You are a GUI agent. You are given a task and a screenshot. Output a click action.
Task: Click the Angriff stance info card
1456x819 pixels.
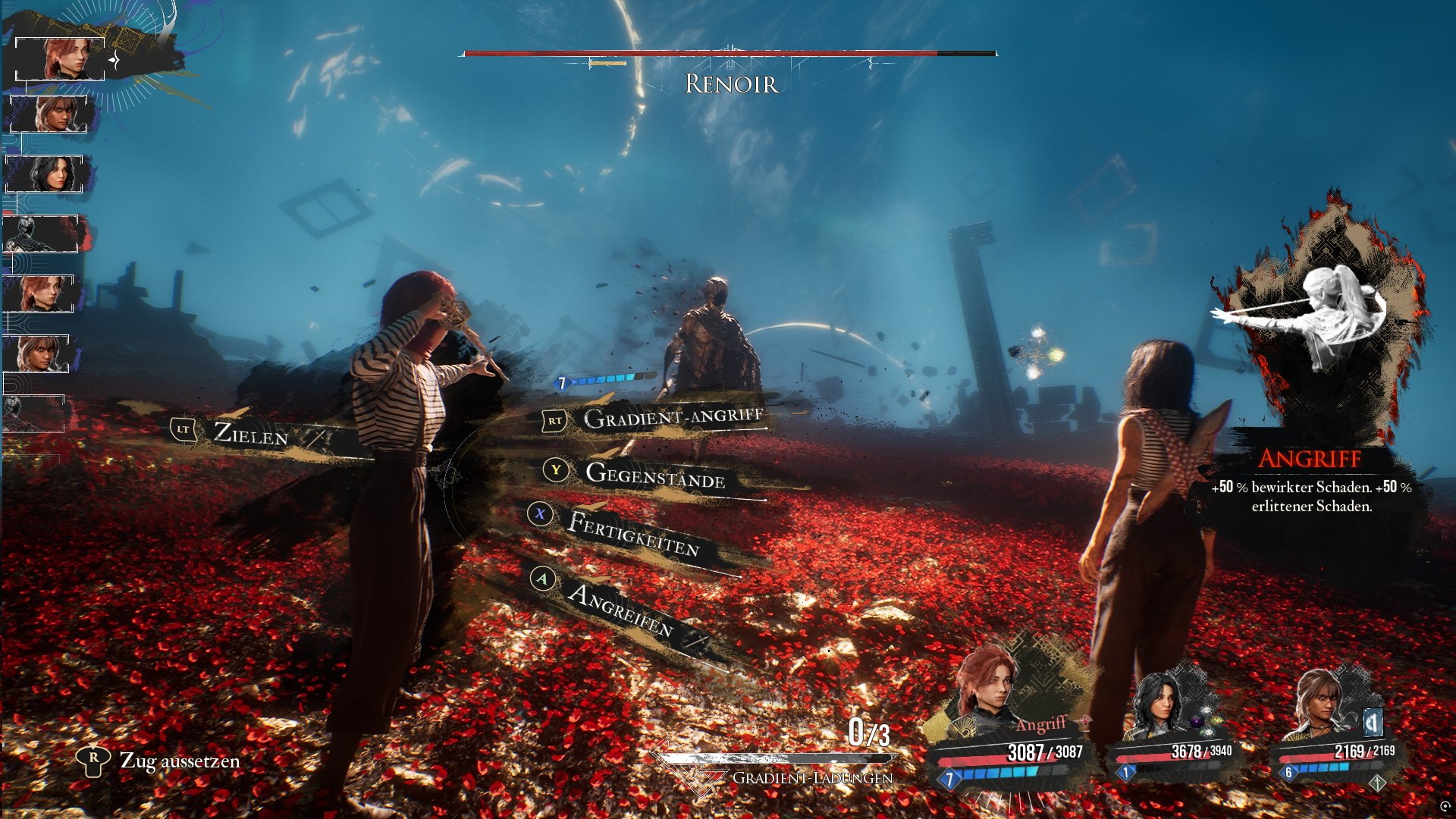tap(1312, 364)
